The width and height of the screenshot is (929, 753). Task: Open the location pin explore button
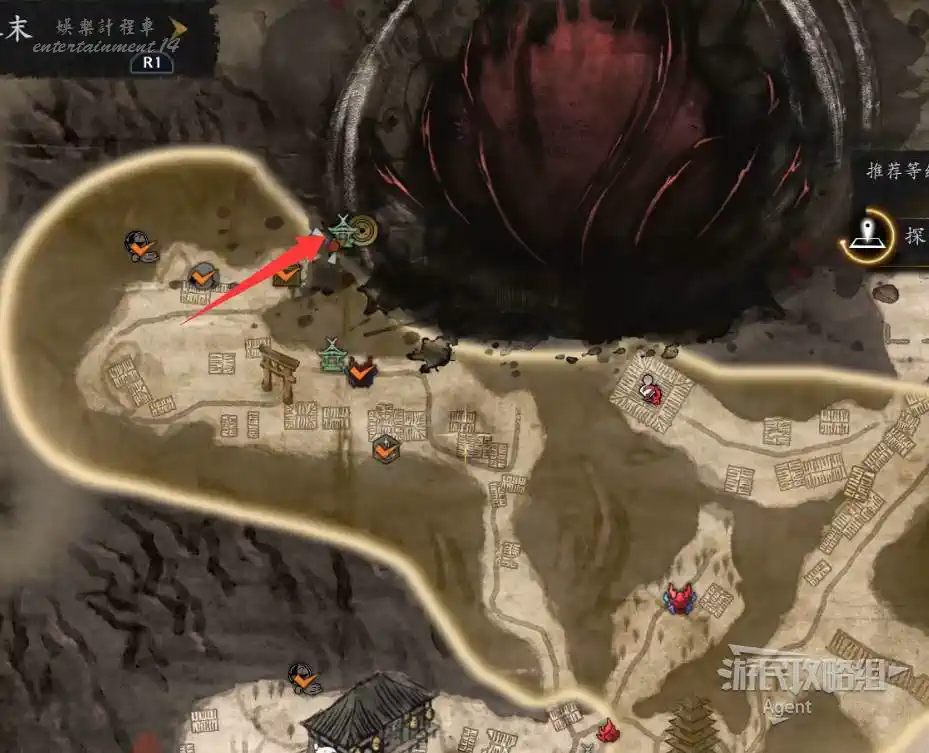coord(866,235)
